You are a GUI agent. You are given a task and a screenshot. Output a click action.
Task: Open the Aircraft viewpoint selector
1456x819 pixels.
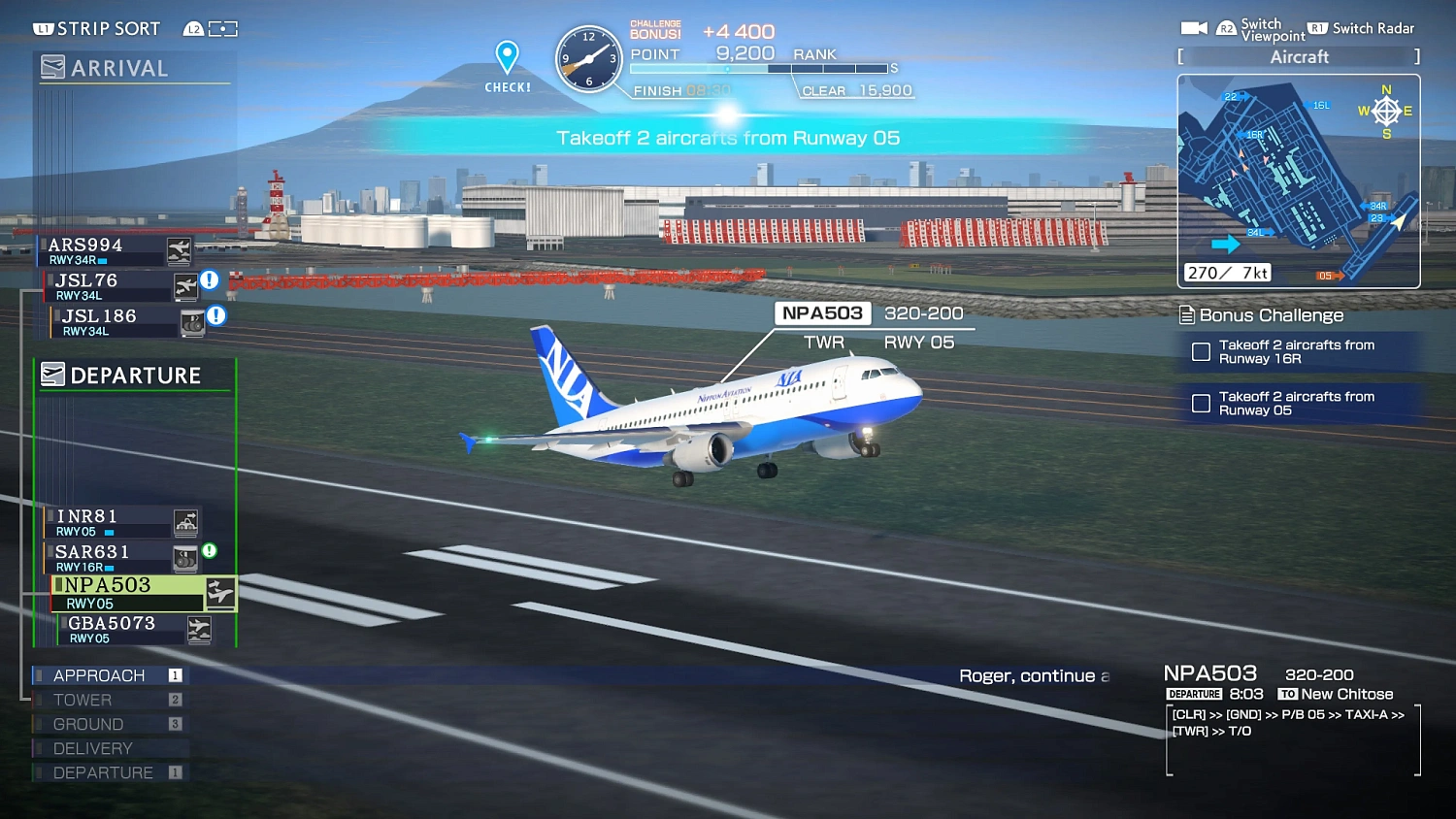(x=1299, y=56)
